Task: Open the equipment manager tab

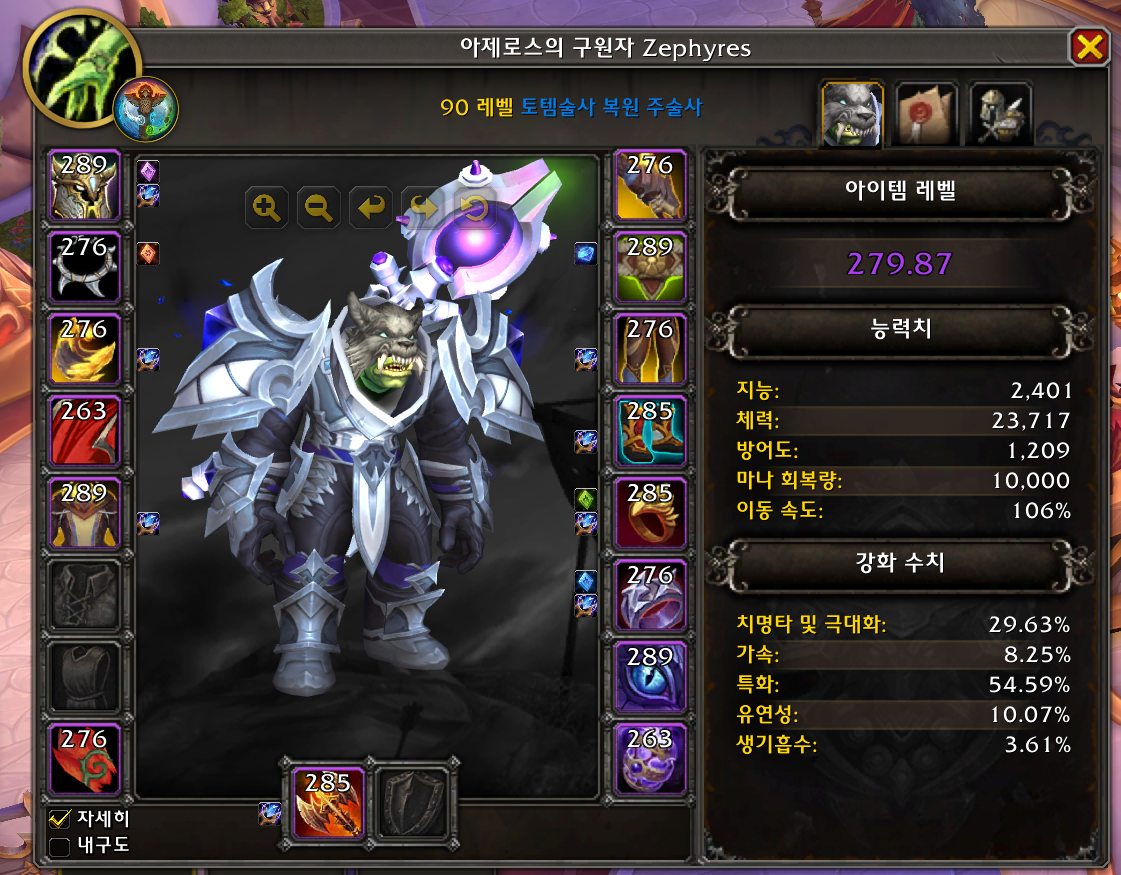Action: tap(999, 114)
